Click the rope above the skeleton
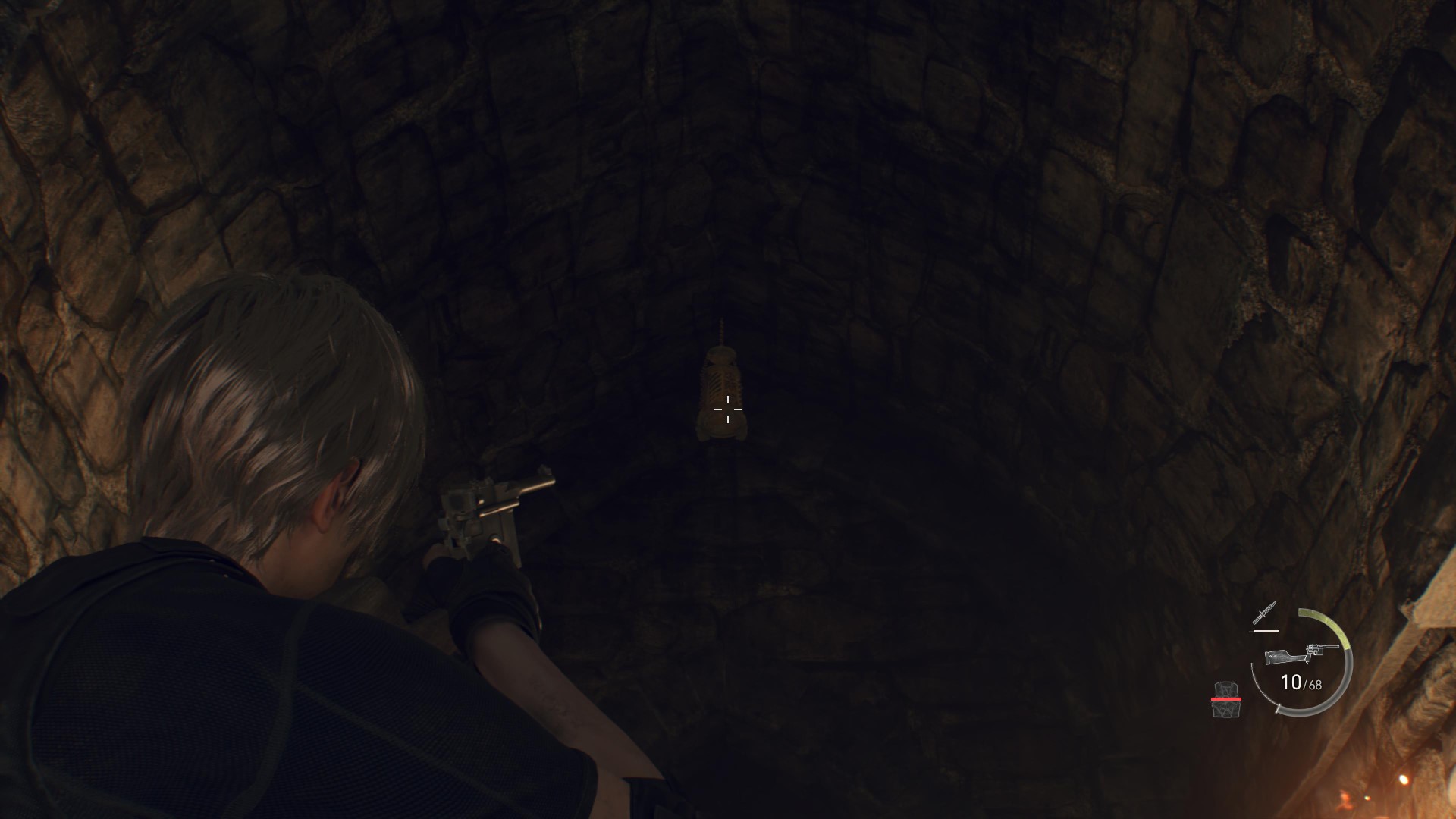This screenshot has width=1456, height=819. click(721, 330)
